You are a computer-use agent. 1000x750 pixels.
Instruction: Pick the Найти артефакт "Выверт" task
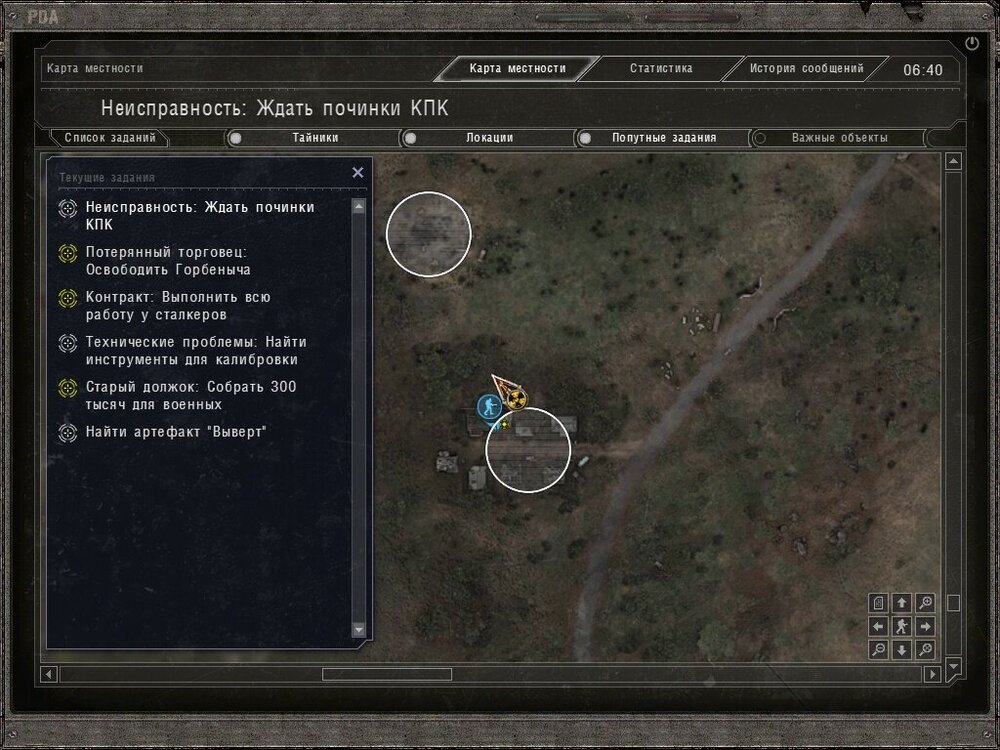176,432
